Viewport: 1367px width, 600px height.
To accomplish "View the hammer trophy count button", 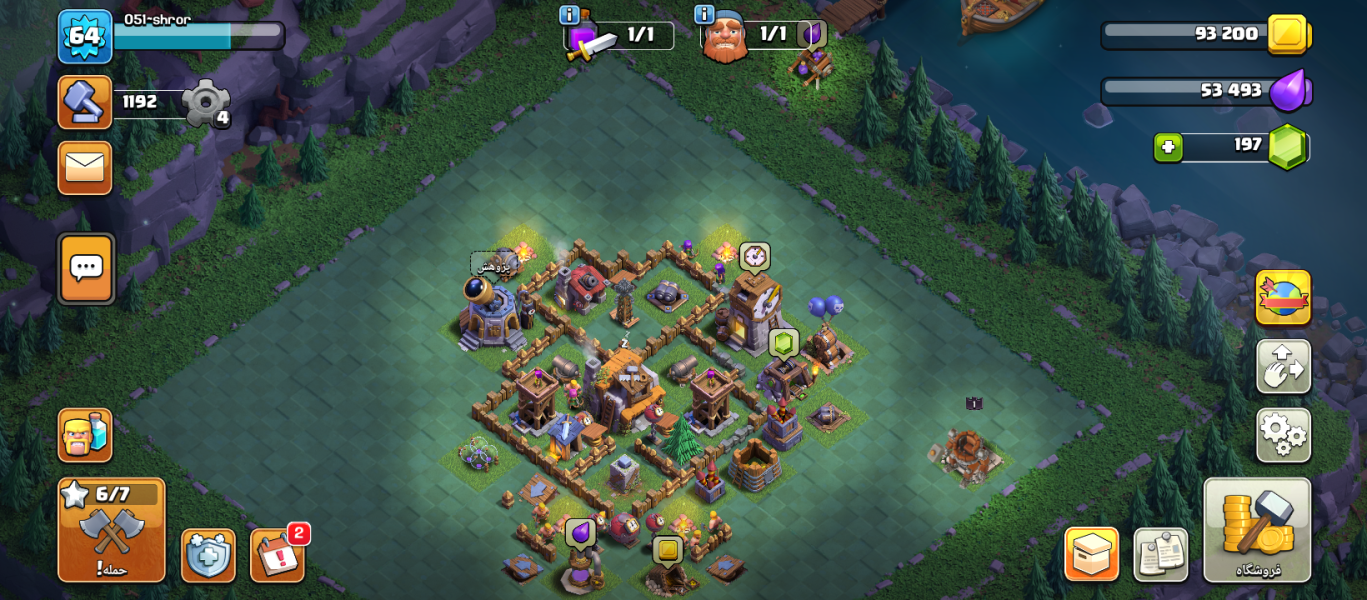I will [85, 102].
